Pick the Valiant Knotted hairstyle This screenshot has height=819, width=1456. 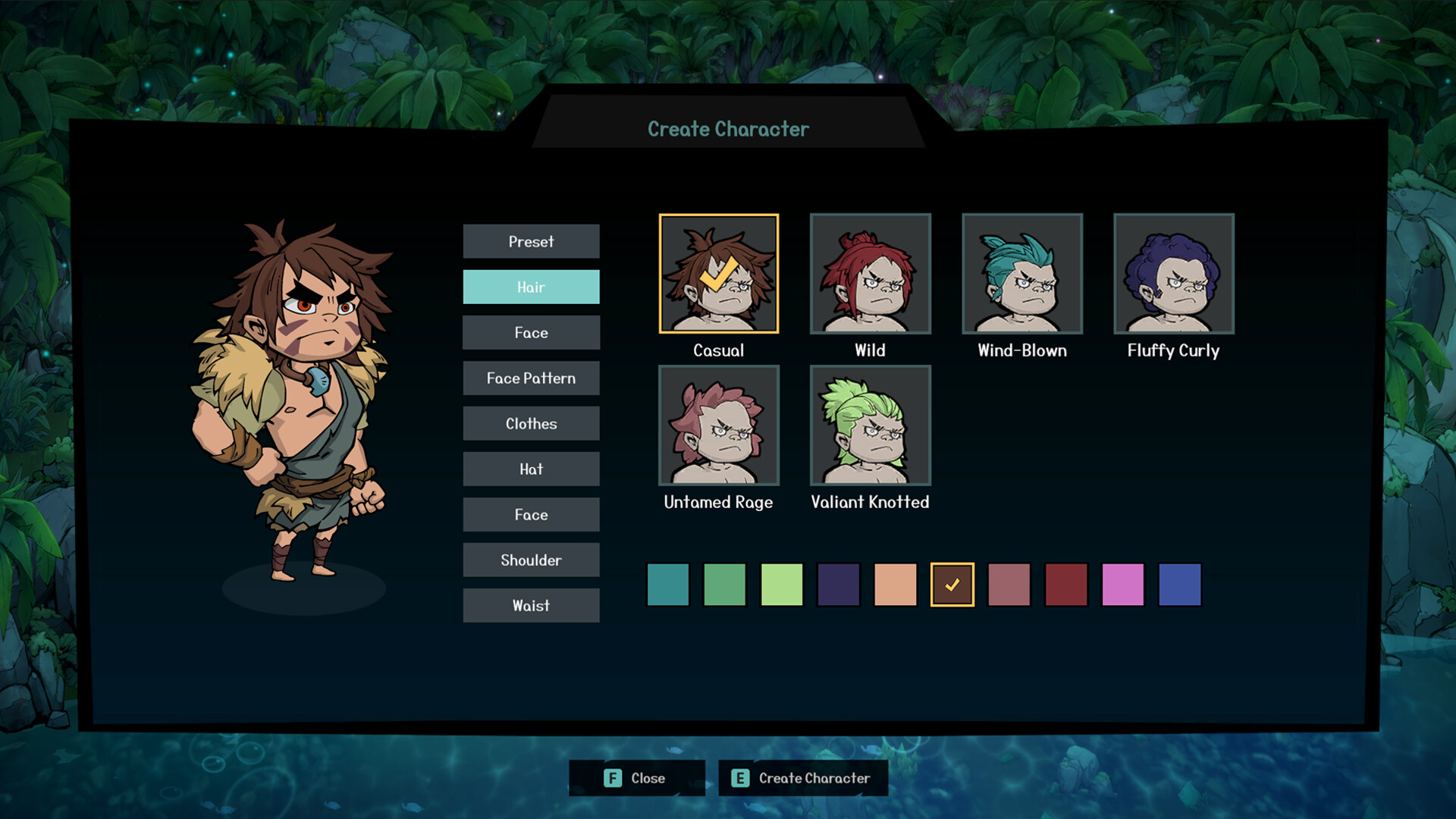point(870,426)
